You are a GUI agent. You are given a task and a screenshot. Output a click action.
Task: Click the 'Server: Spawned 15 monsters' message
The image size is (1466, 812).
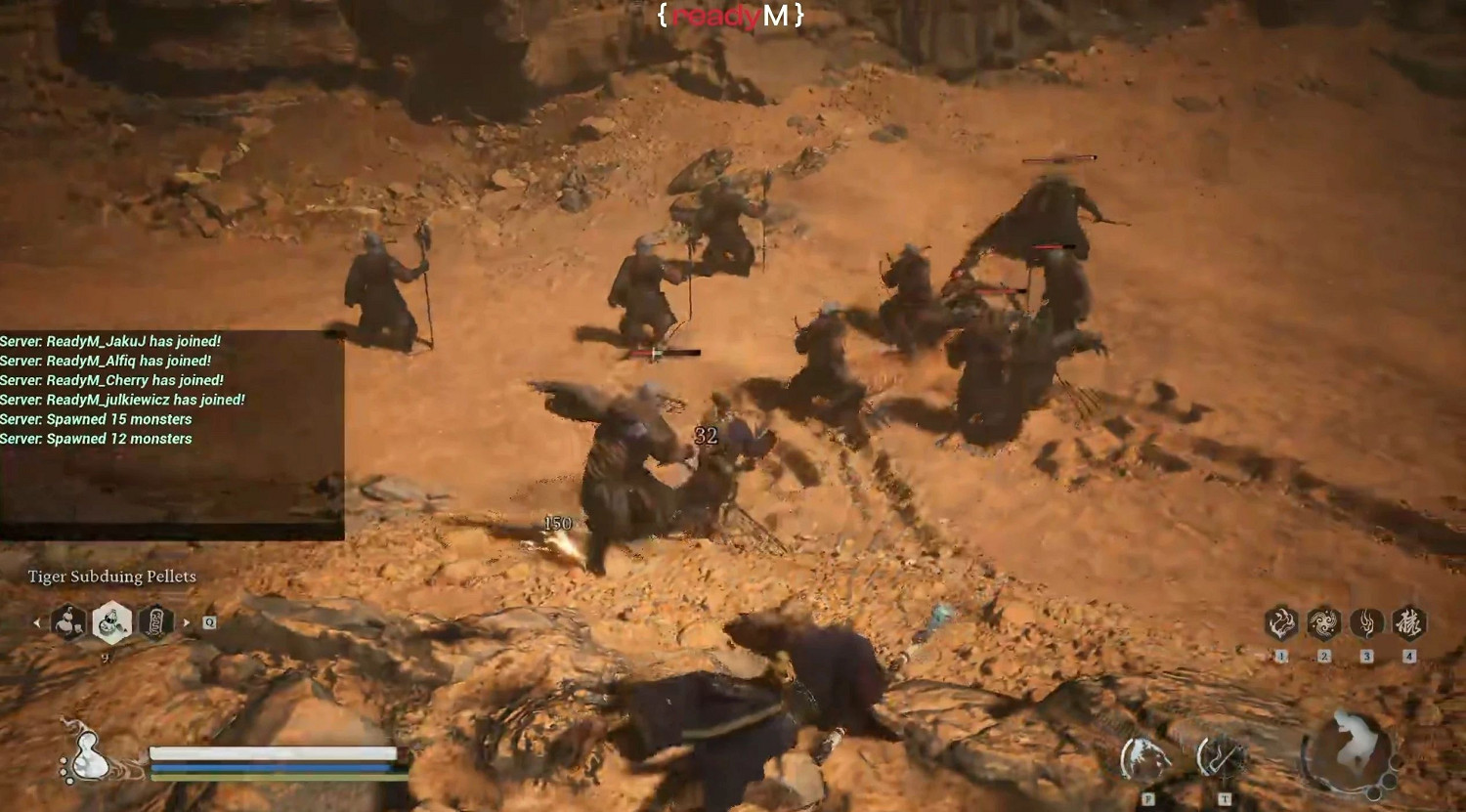pos(96,418)
